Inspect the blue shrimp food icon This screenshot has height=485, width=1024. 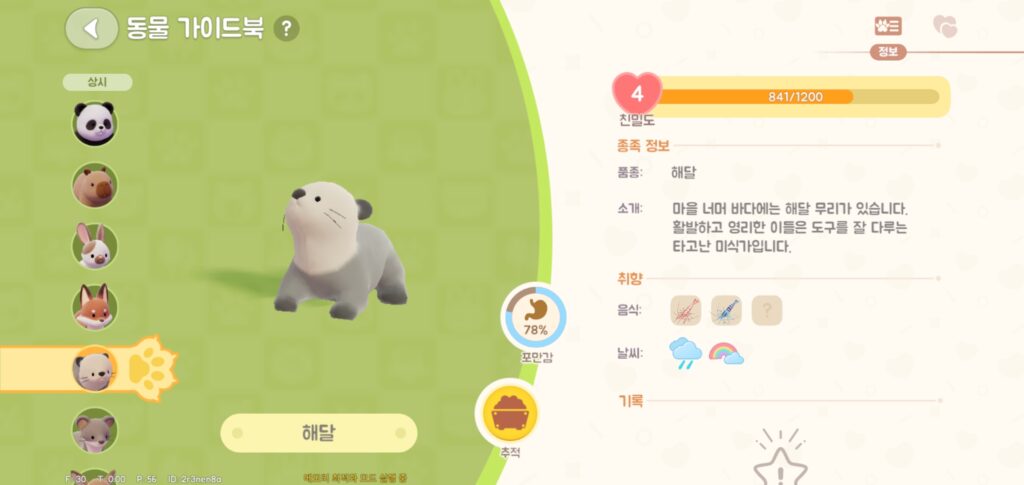pyautogui.click(x=726, y=311)
